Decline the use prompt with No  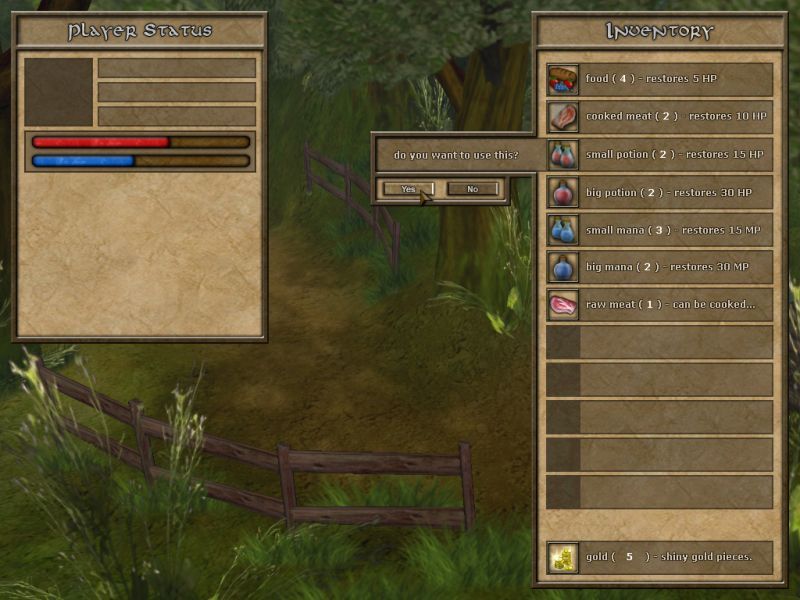(x=472, y=189)
